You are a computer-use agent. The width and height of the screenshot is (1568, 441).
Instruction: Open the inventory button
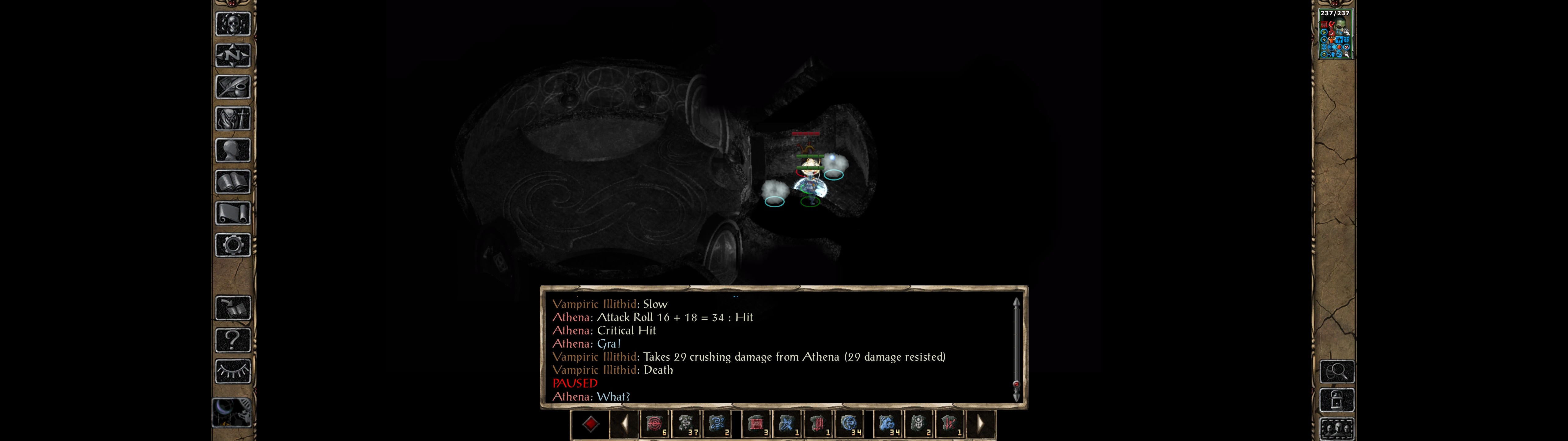coord(233,119)
